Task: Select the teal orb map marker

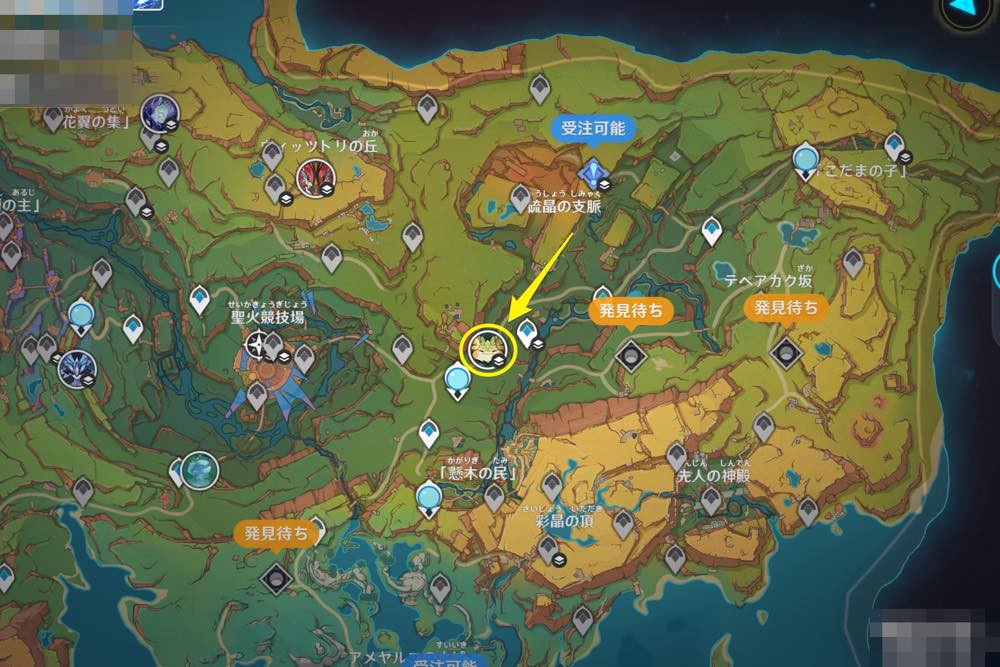Action: [x=200, y=468]
